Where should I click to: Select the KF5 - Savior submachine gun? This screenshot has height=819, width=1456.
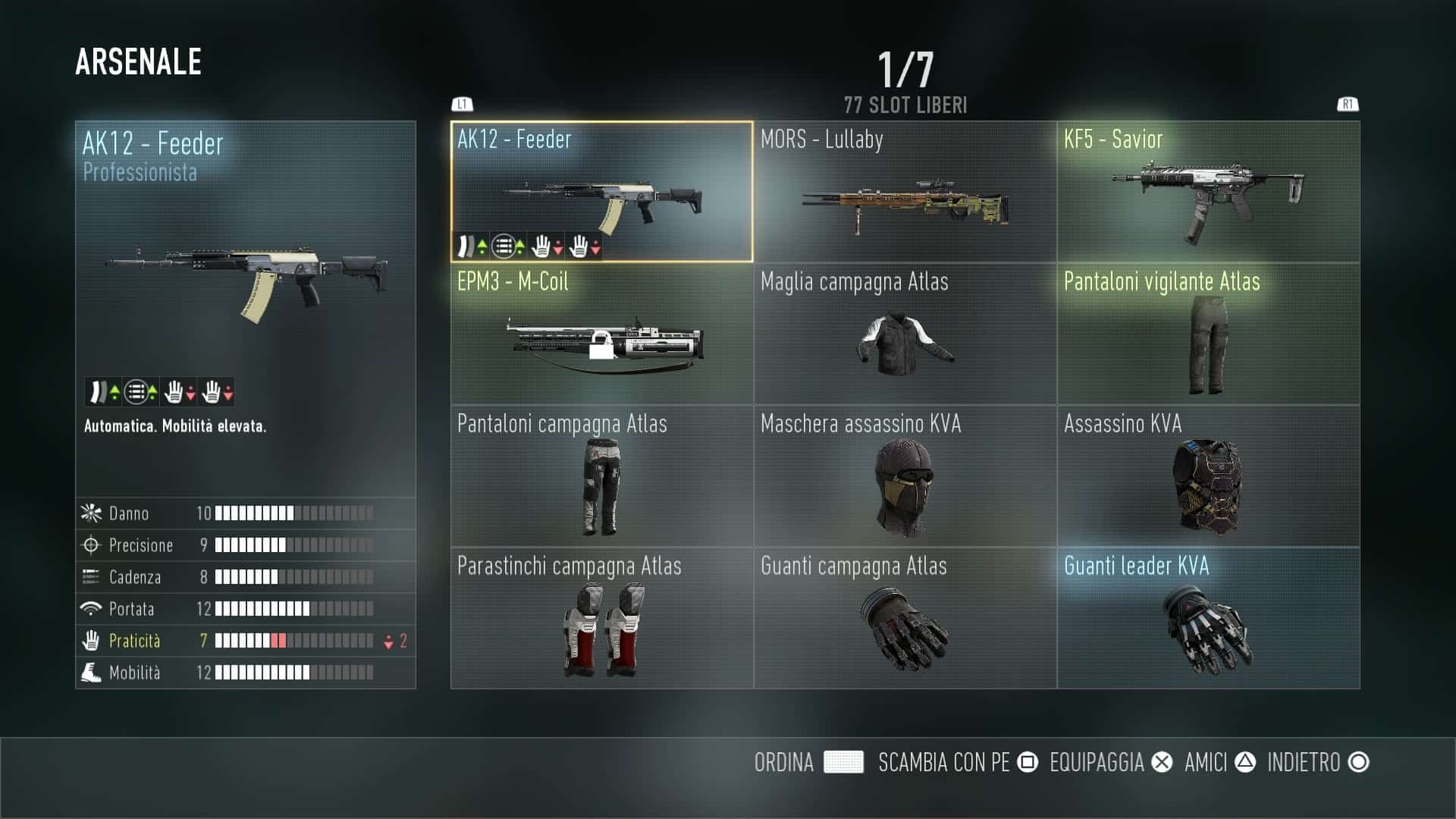[x=1208, y=192]
